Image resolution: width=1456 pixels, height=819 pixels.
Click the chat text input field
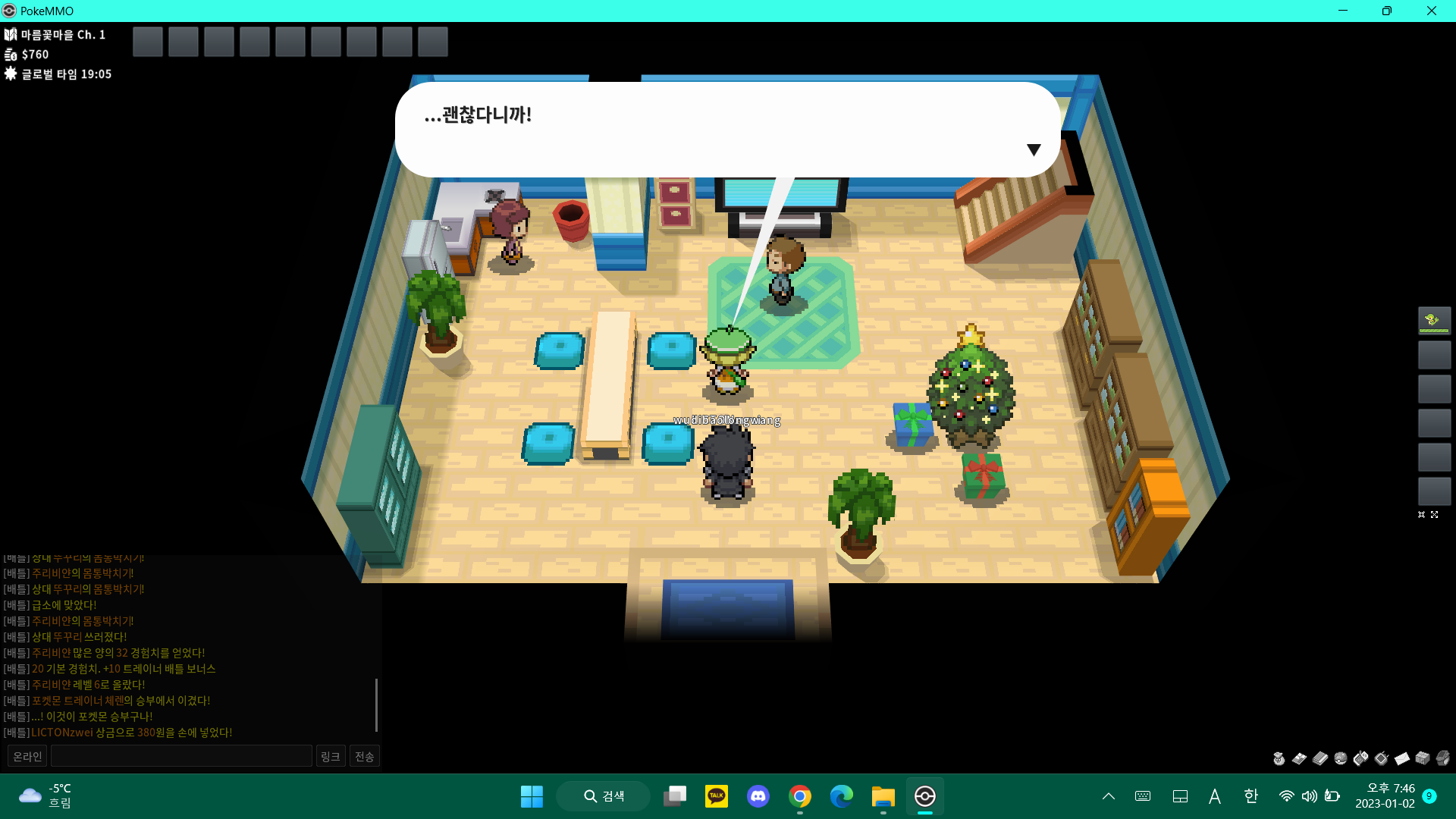pyautogui.click(x=181, y=756)
